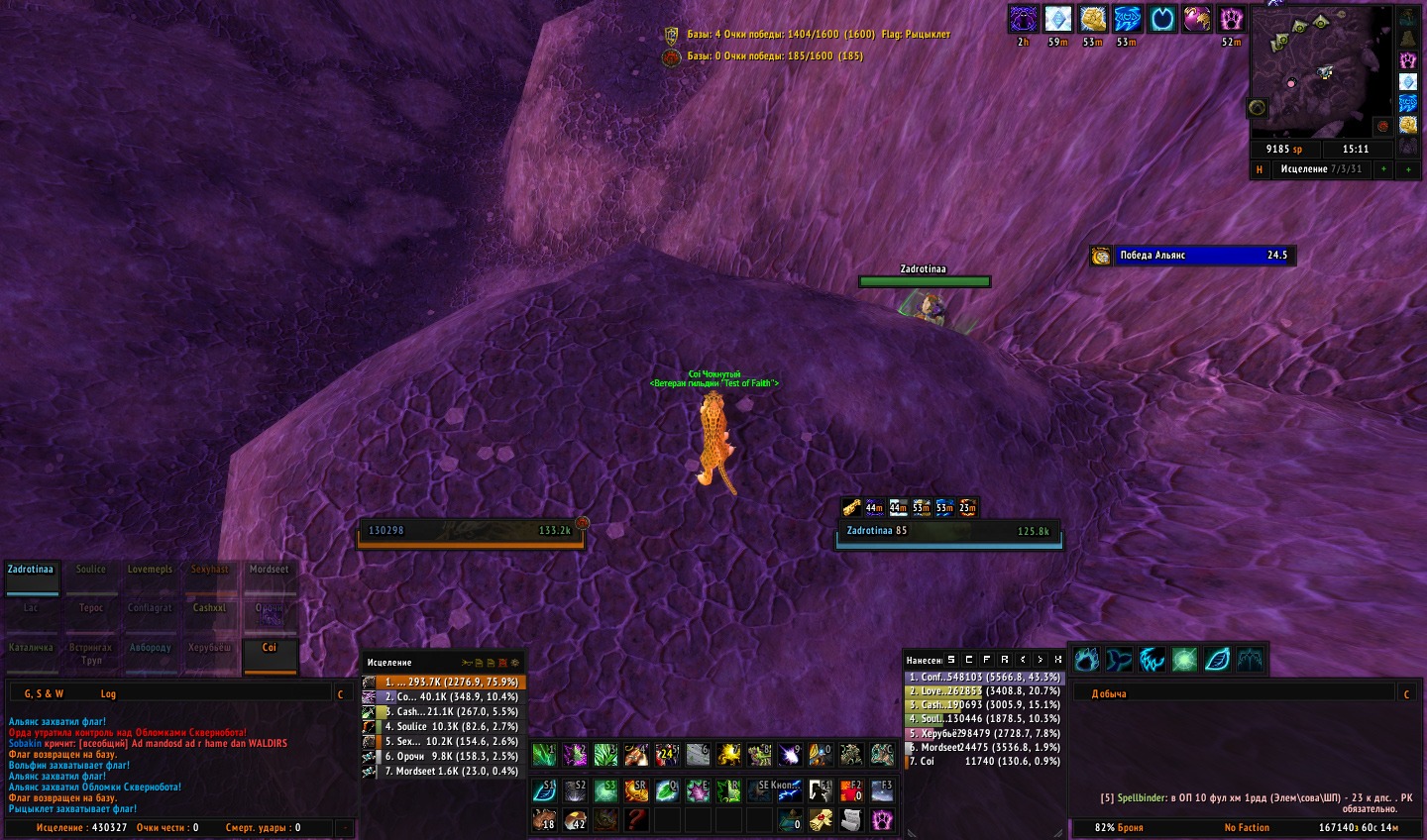
Task: Activate the action slot bound to F2
Action: pos(851,790)
